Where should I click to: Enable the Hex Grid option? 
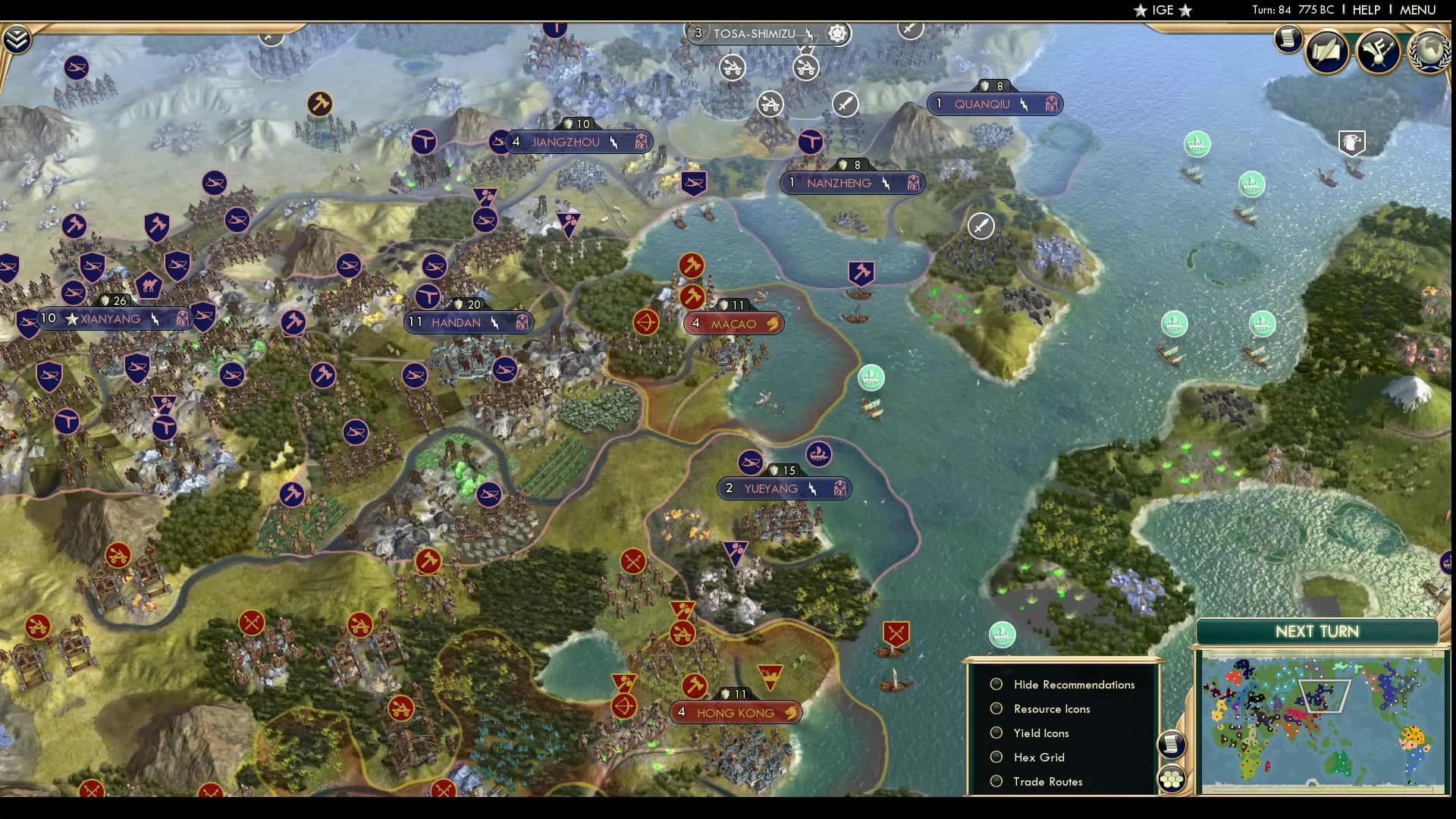996,757
